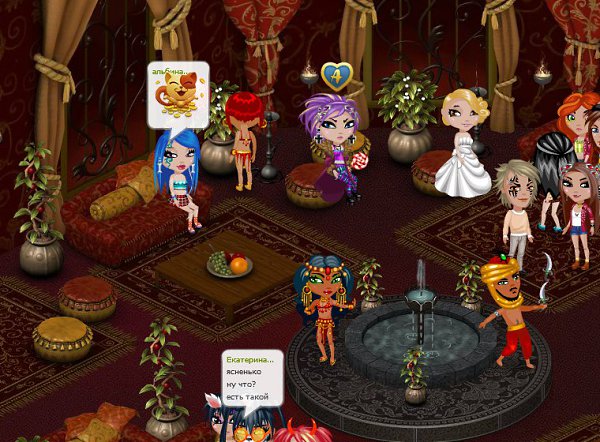Viewport: 600px width, 442px height.
Task: Open Екатерина's chat message bubble
Action: pyautogui.click(x=251, y=376)
